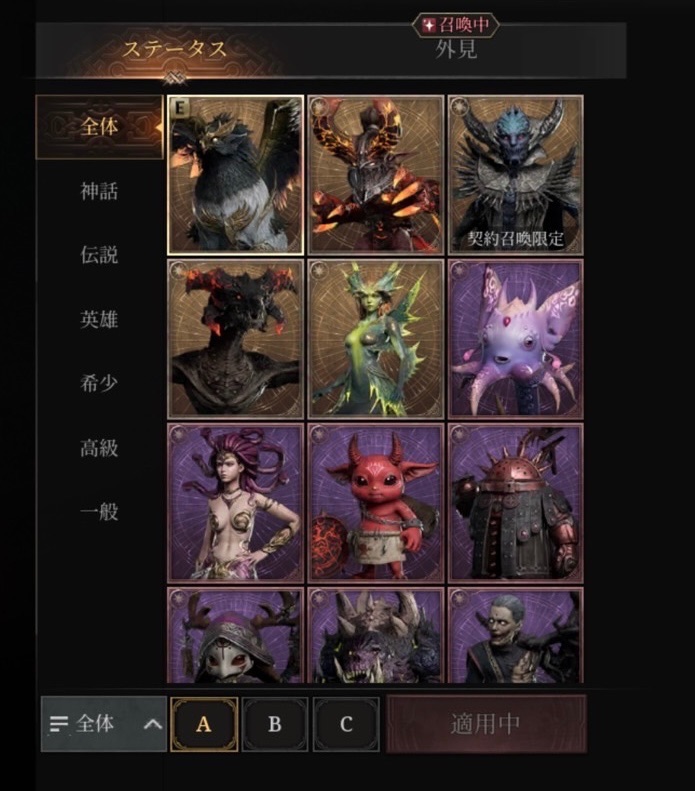Select the spiked iron barrel golem card

[516, 502]
